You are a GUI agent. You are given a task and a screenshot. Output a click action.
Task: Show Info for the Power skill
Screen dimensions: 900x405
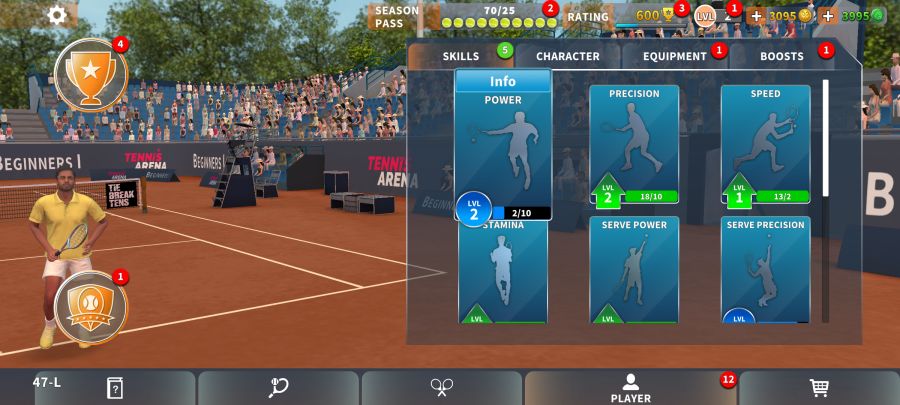[x=503, y=82]
